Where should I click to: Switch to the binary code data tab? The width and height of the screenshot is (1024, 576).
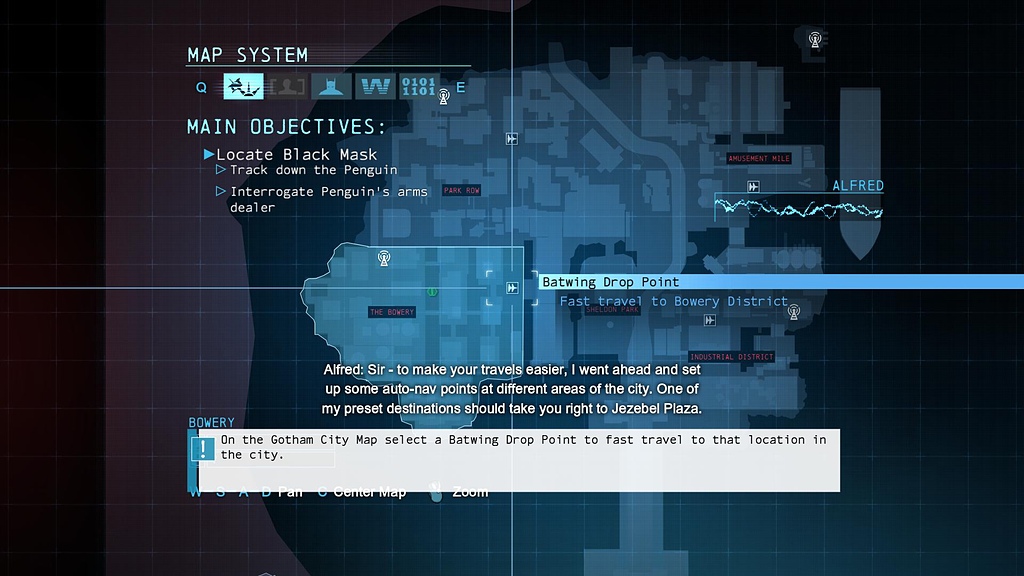click(x=418, y=87)
